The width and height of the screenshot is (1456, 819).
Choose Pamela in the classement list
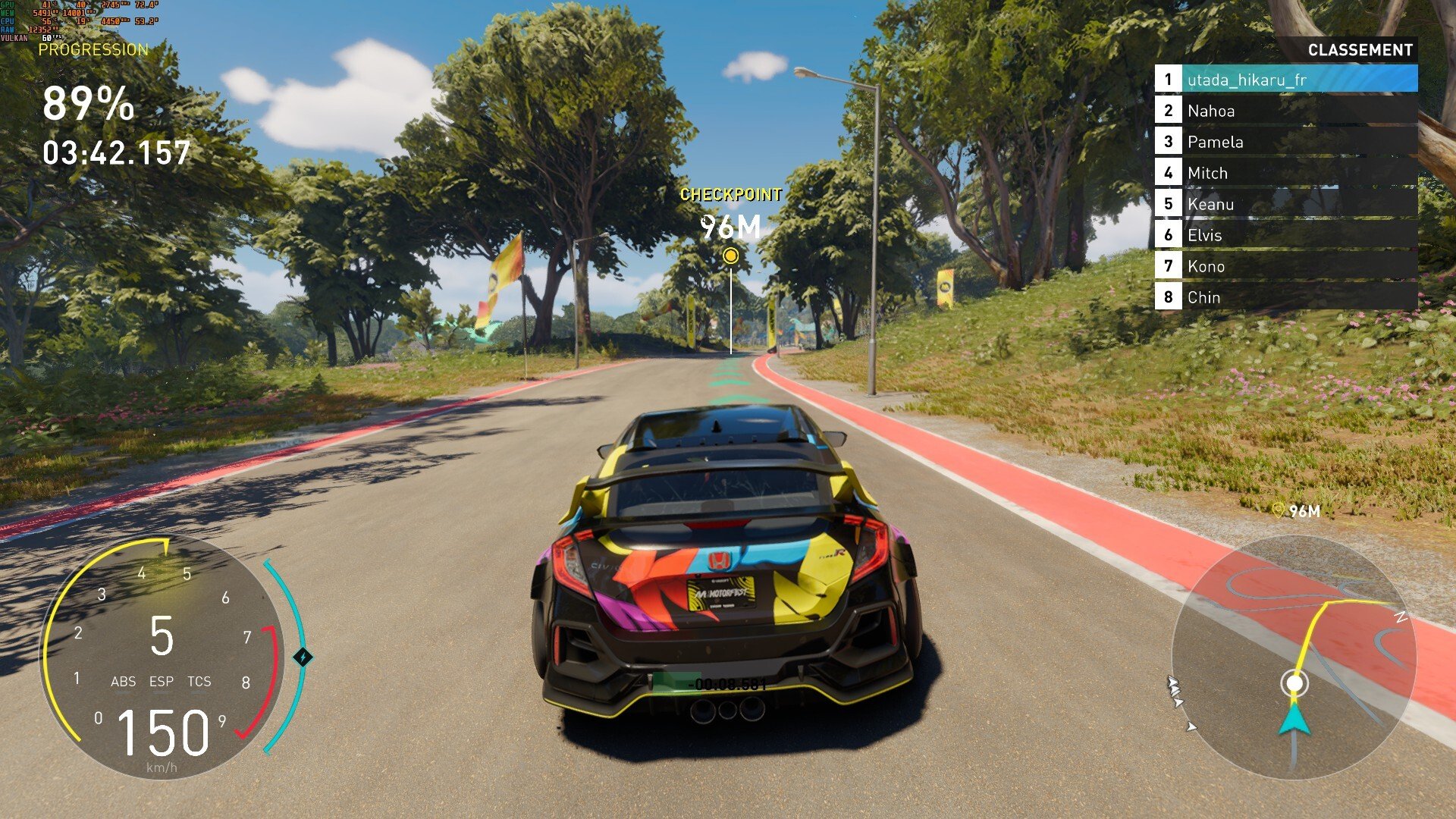coord(1285,142)
